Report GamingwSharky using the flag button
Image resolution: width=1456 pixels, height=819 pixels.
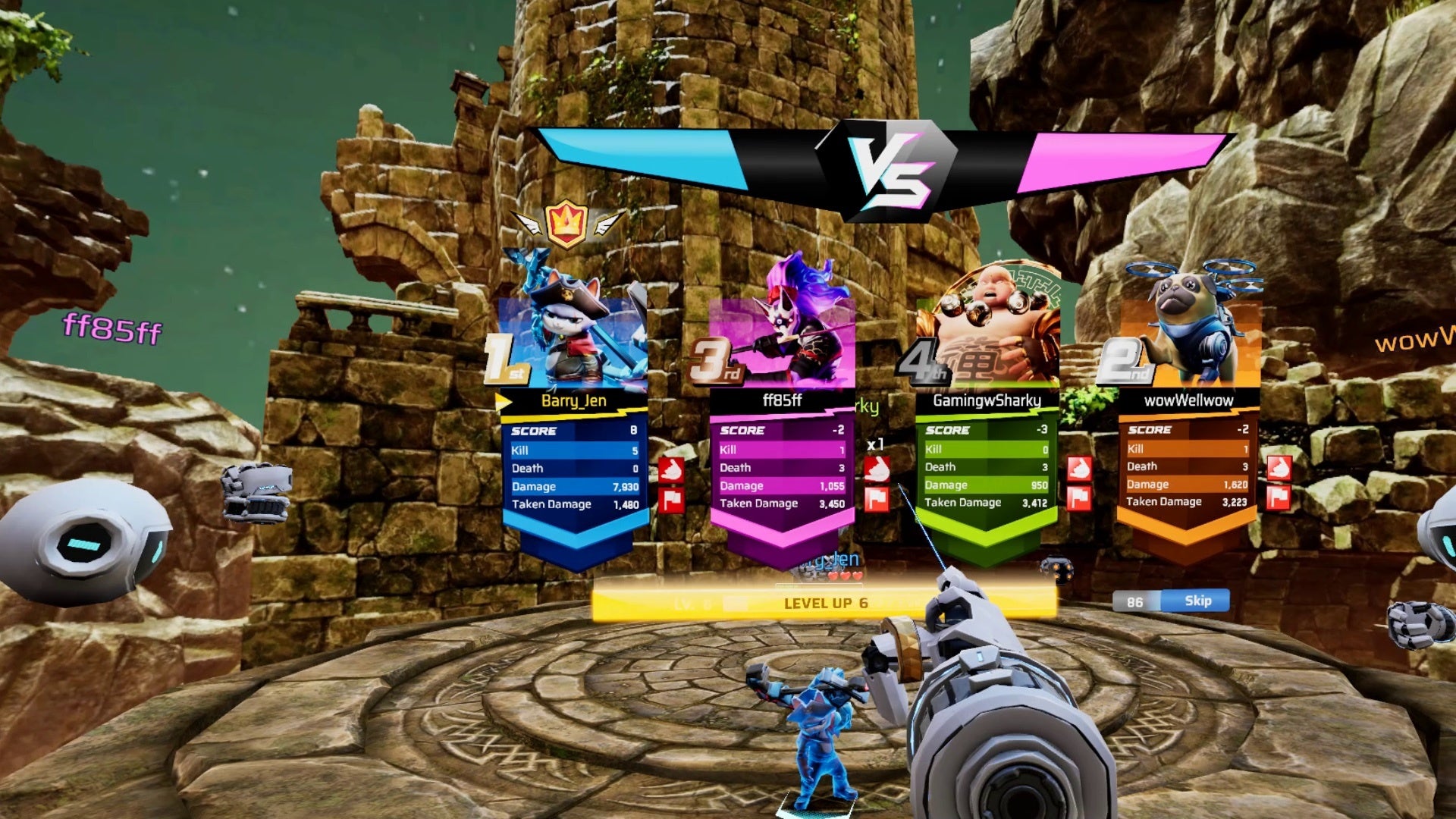1079,498
